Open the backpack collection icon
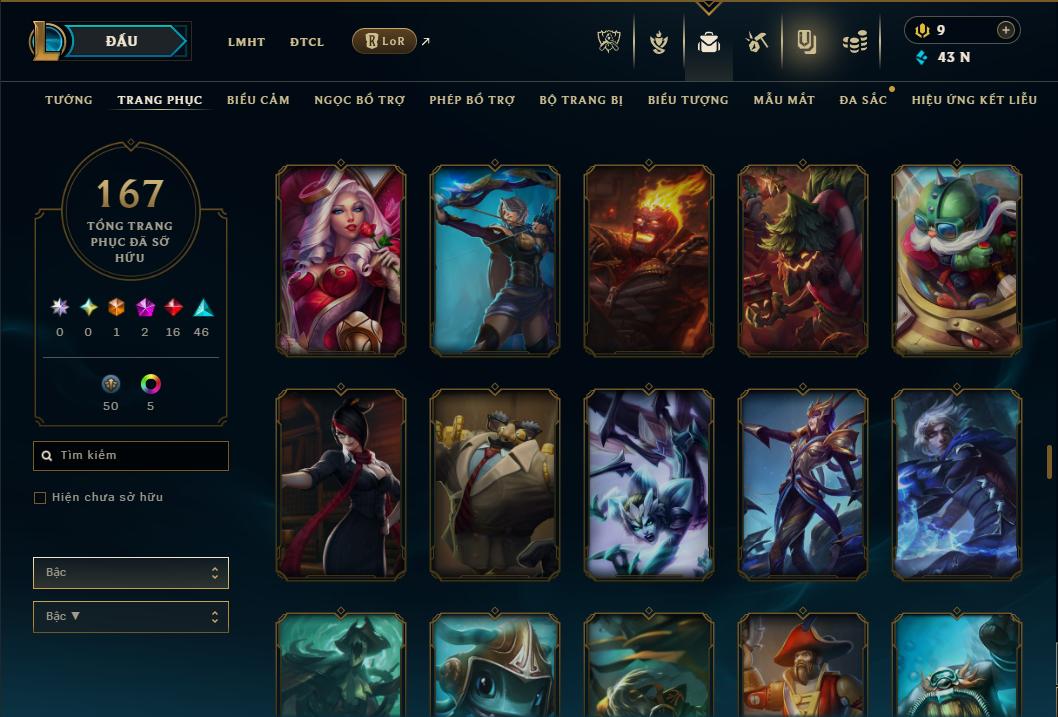The width and height of the screenshot is (1058, 717). click(x=709, y=42)
